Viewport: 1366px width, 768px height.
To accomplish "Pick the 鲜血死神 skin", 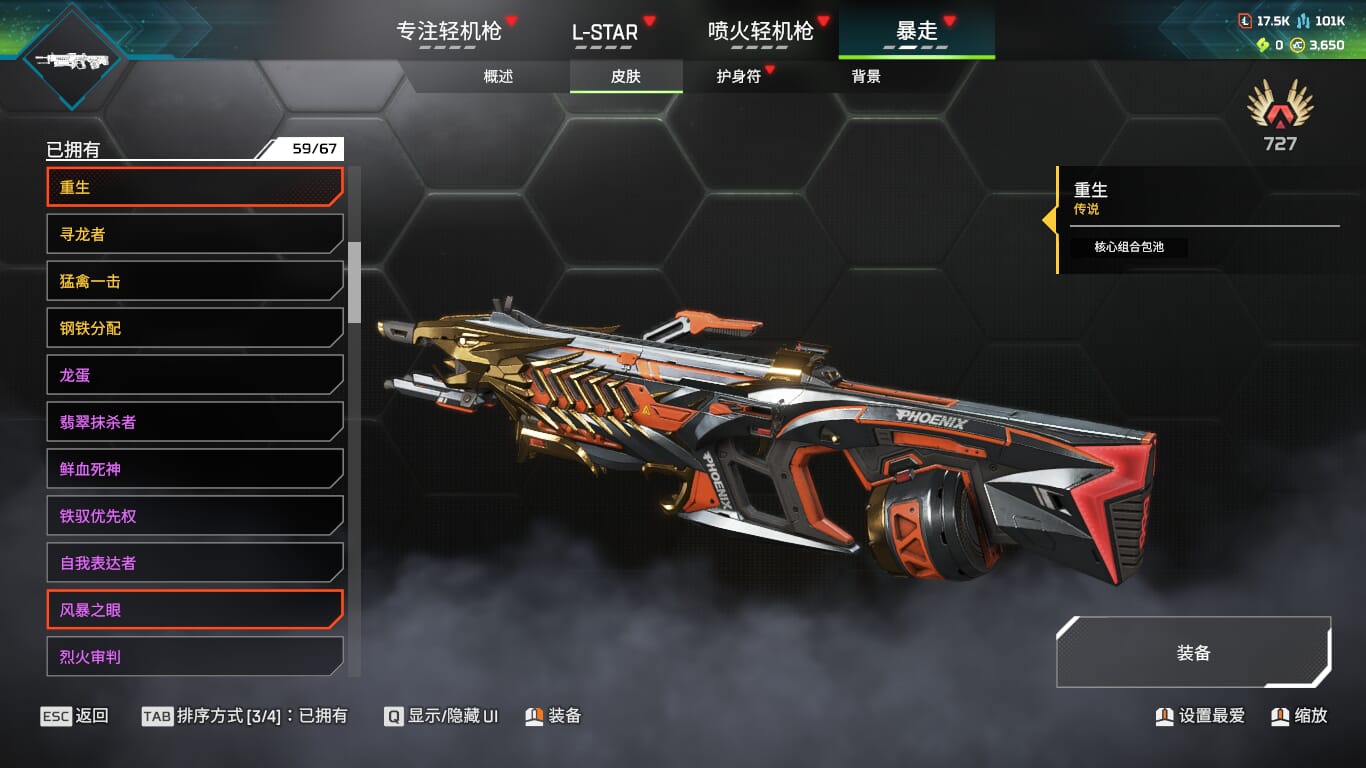I will click(x=195, y=469).
